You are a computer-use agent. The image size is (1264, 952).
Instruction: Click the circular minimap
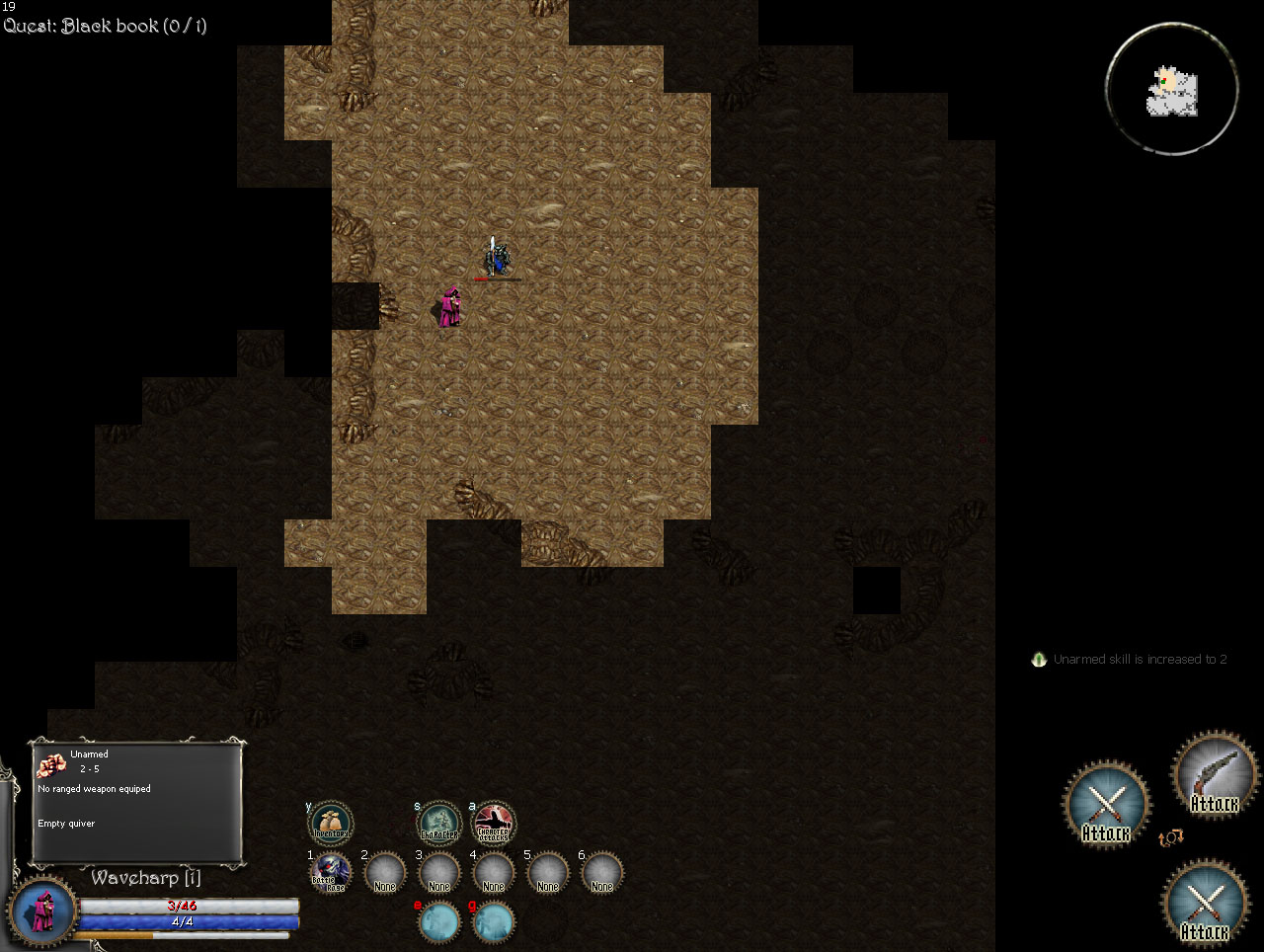click(x=1172, y=90)
